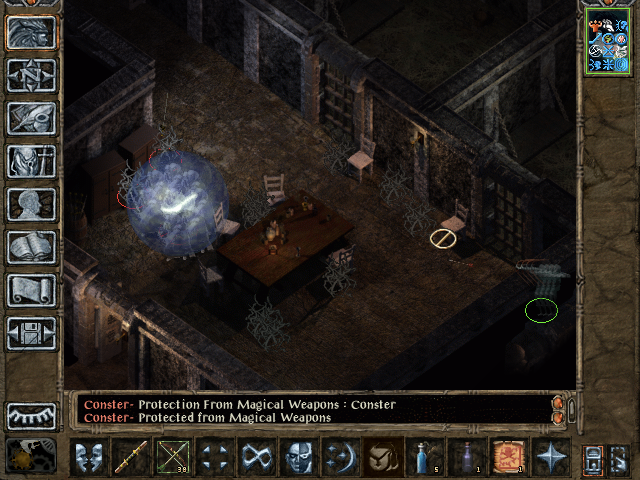Select the crossed arrows slot with 38 ammo
This screenshot has width=640, height=480.
tap(172, 457)
